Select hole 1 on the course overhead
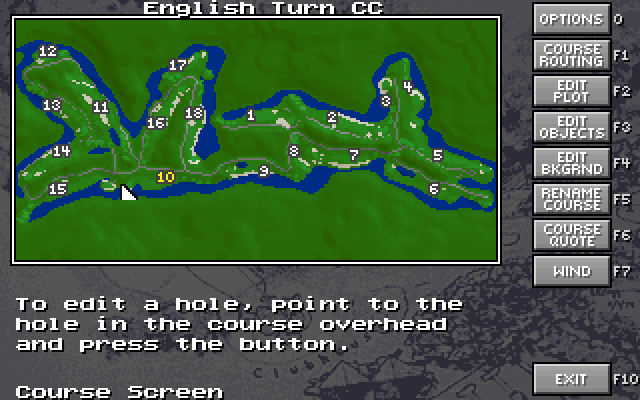Image resolution: width=640 pixels, height=400 pixels. coord(251,115)
